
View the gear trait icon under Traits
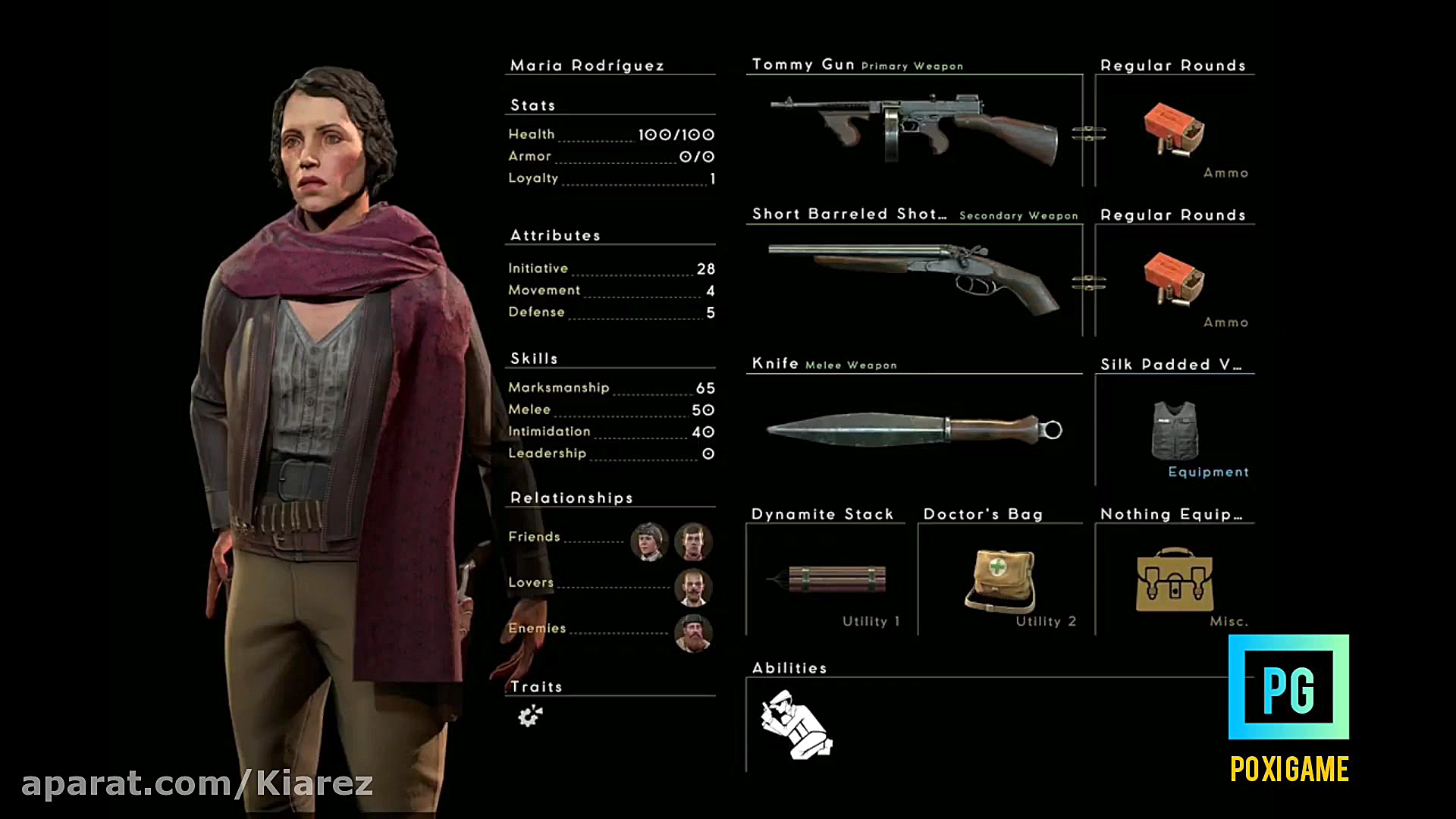pos(530,715)
